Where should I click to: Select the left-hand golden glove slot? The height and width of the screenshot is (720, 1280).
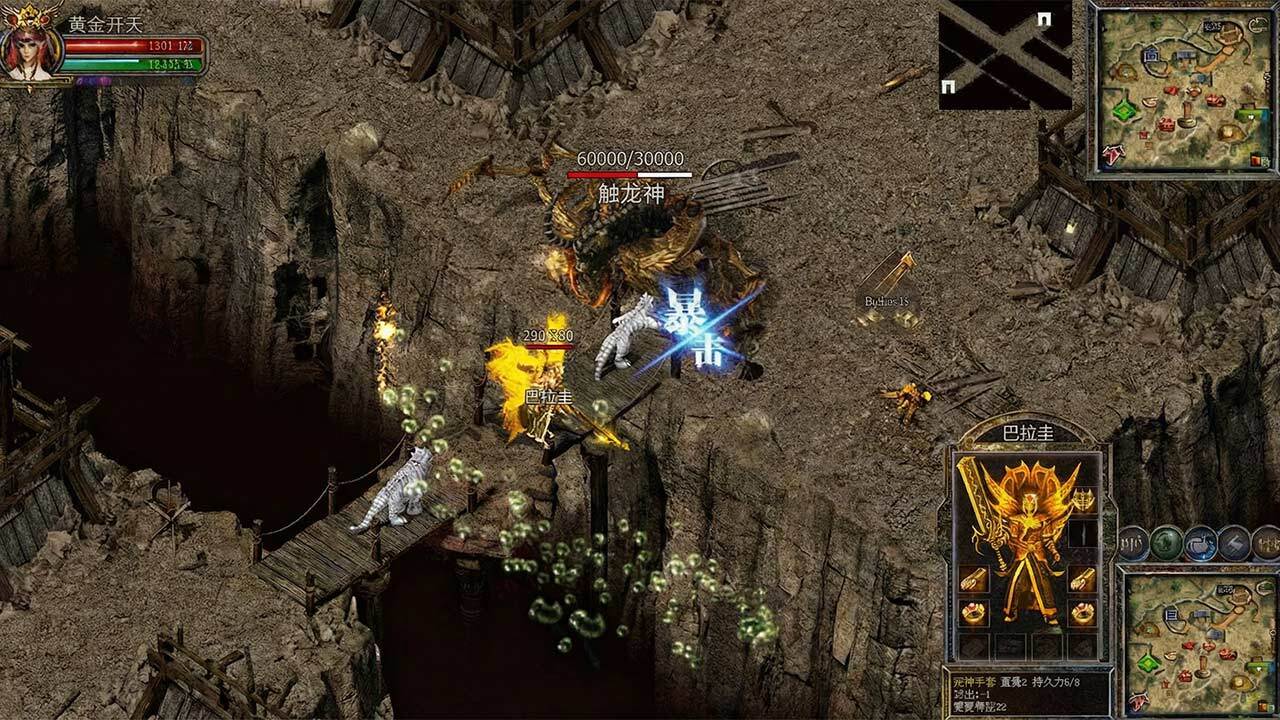point(972,578)
